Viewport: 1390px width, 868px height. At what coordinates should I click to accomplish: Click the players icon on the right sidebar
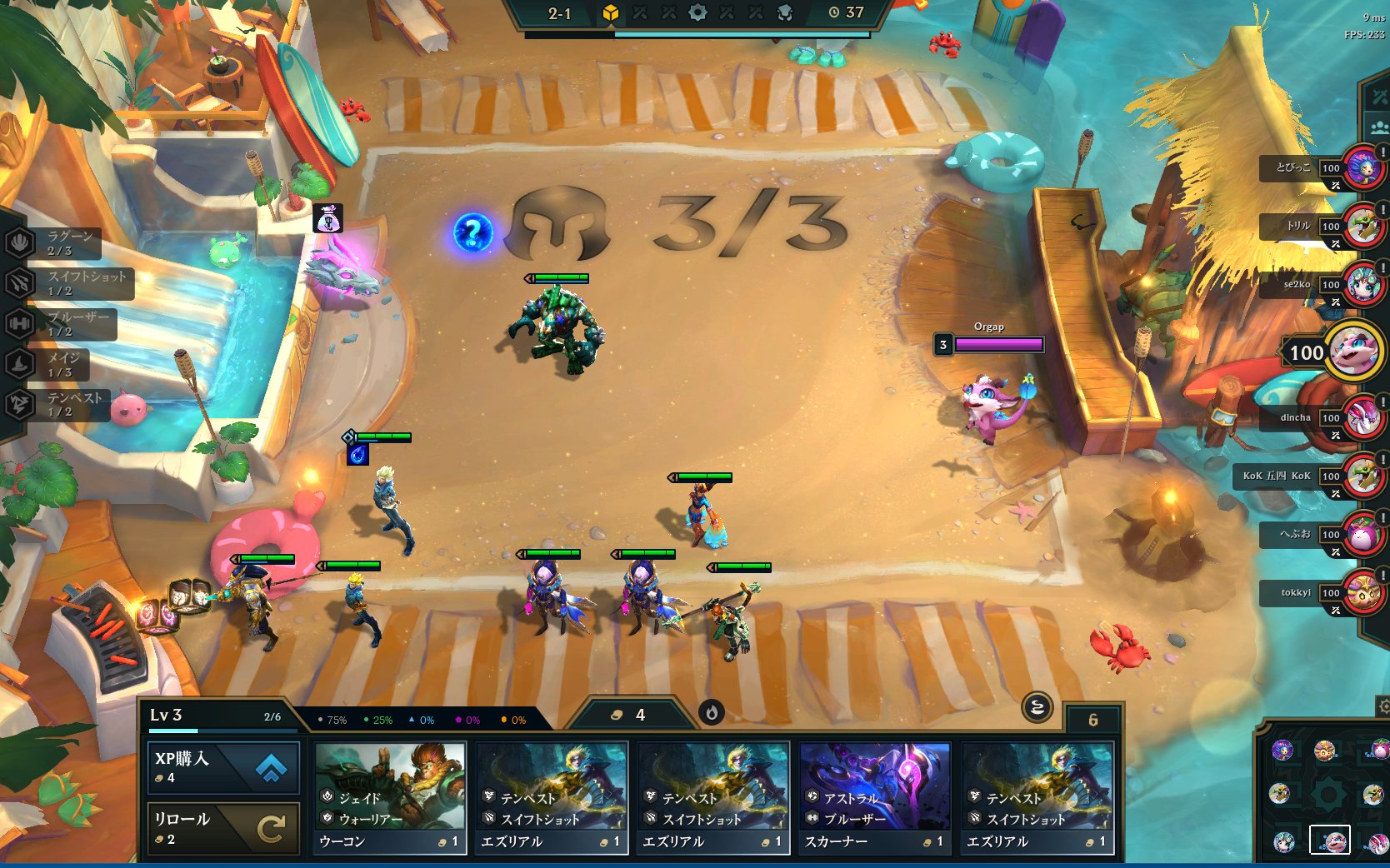point(1379,127)
